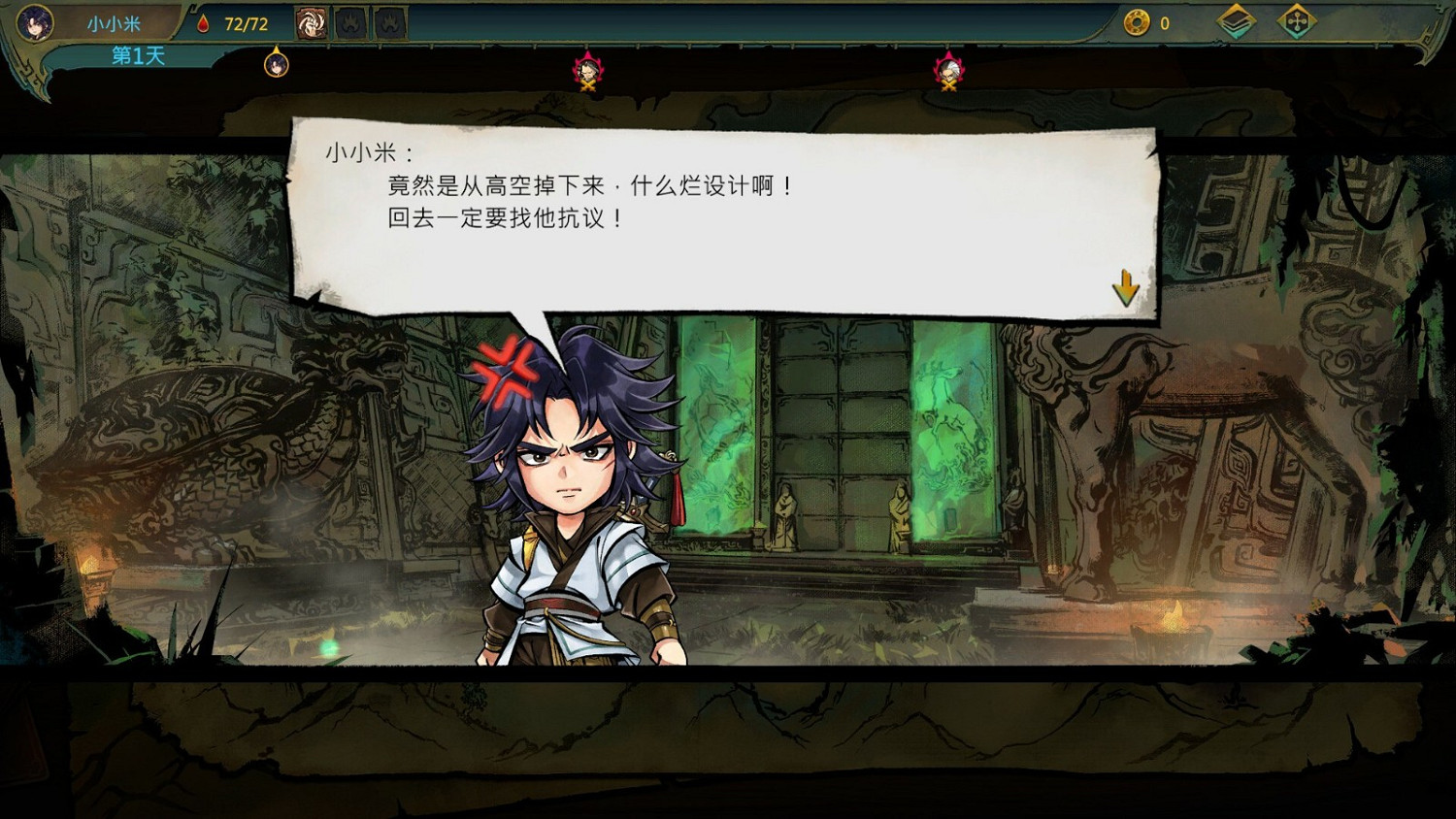Select the player marker on the progress track

click(275, 64)
